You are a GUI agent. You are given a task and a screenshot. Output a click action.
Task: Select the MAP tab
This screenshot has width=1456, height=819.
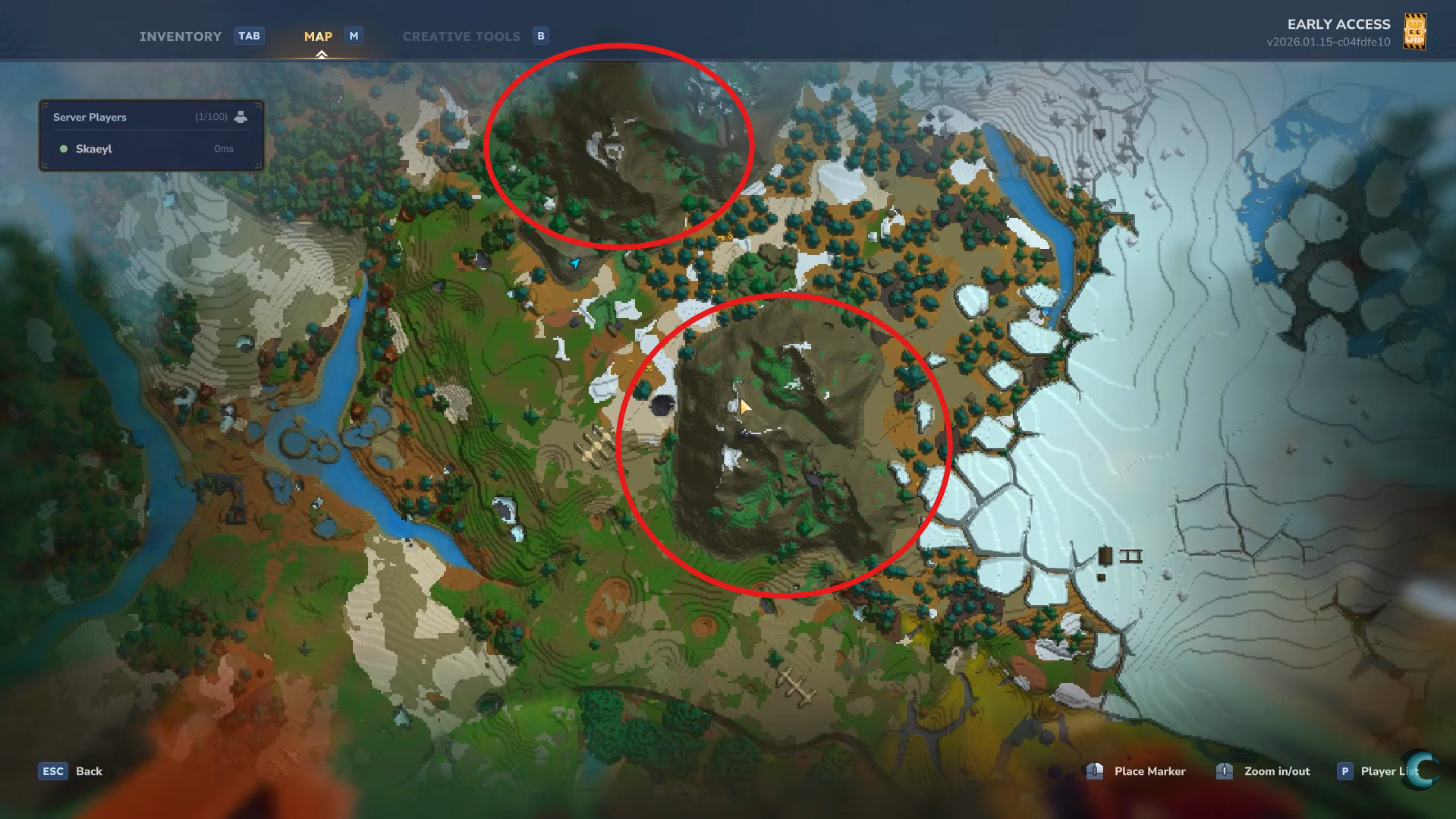pos(318,36)
